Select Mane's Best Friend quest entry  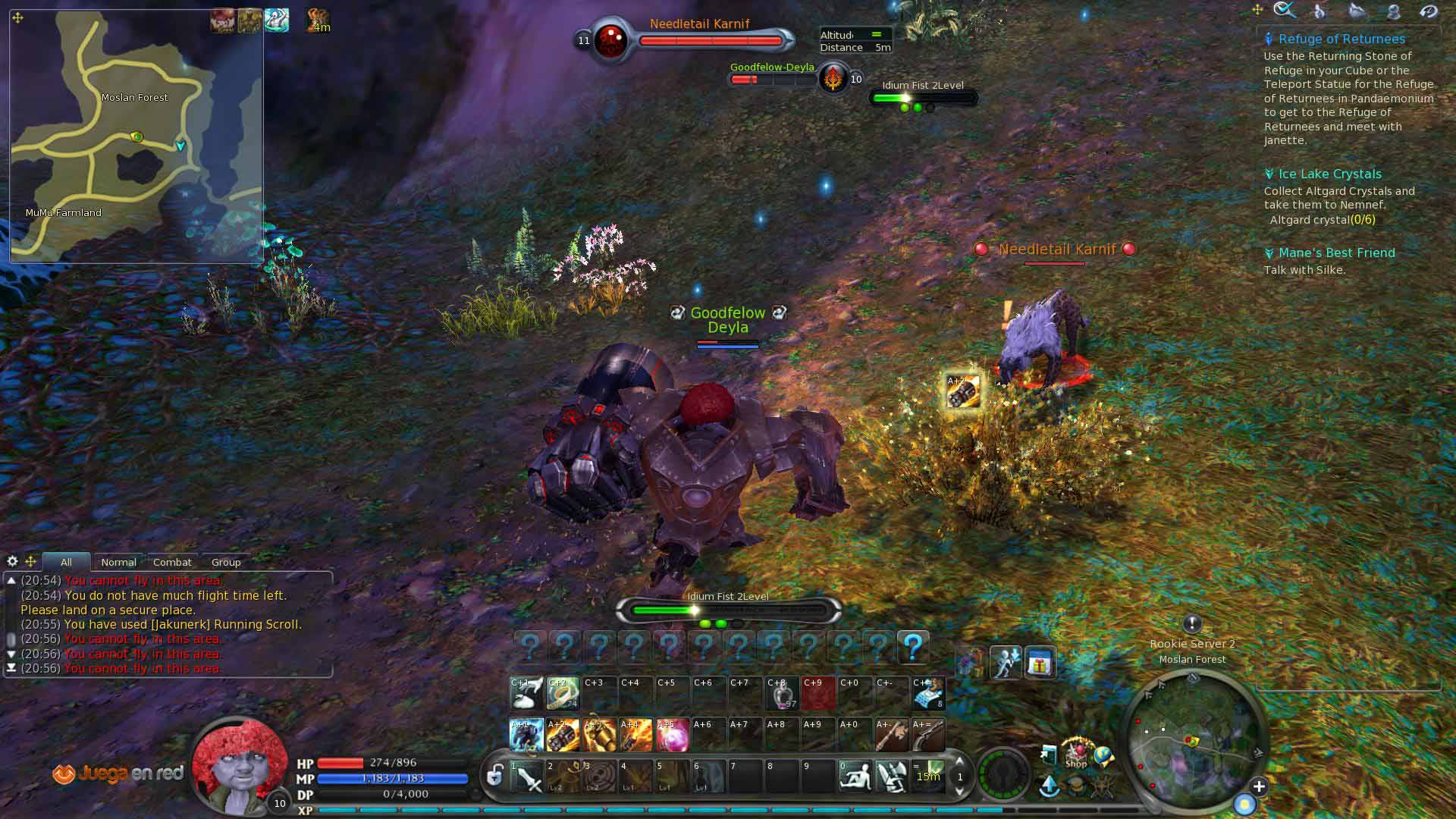pyautogui.click(x=1336, y=253)
